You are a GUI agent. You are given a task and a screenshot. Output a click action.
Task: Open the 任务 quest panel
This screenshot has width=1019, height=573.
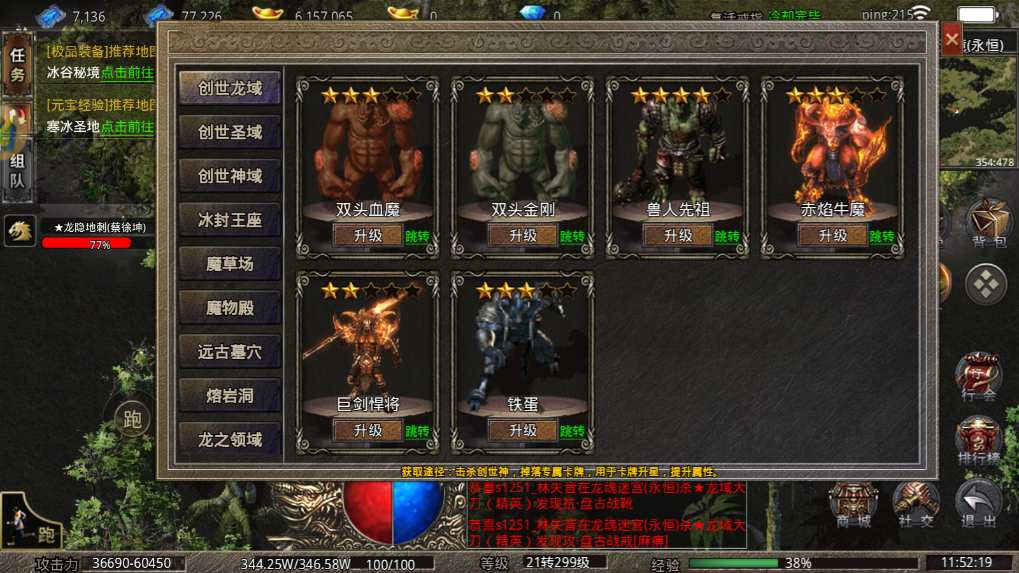click(x=17, y=65)
